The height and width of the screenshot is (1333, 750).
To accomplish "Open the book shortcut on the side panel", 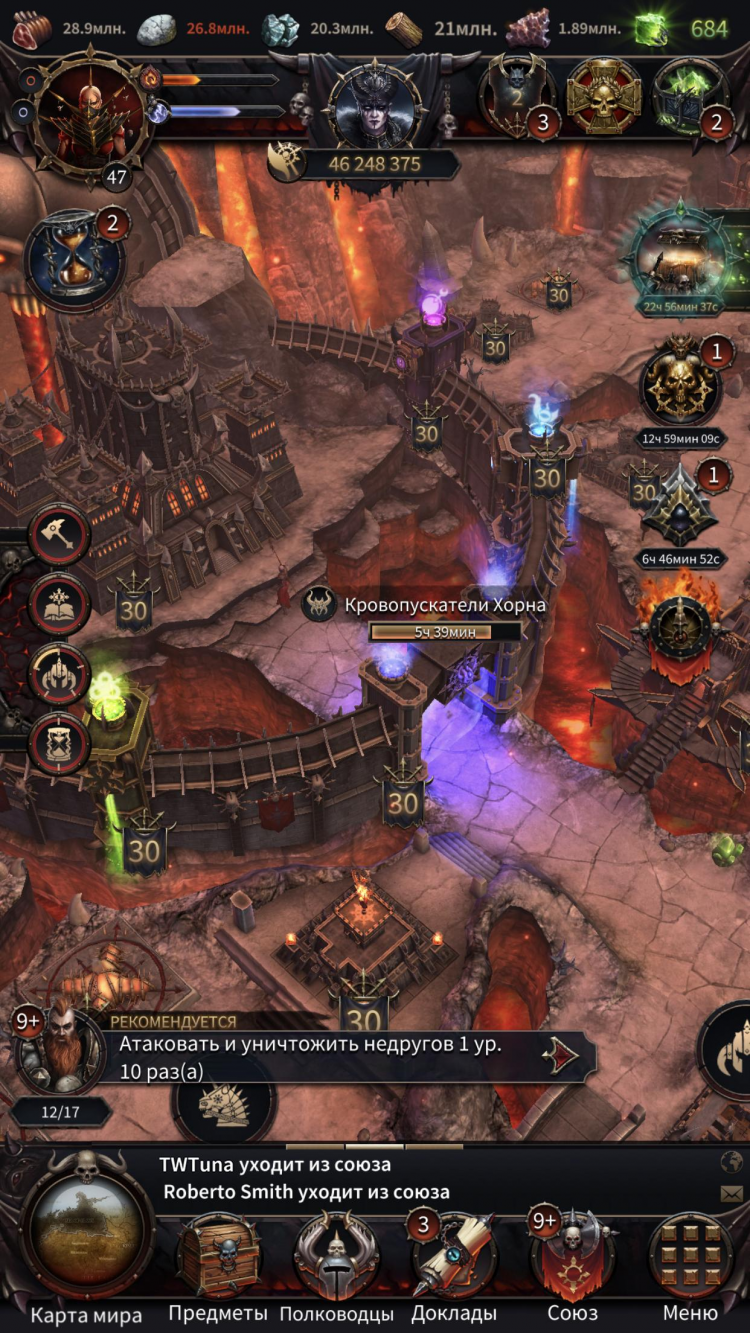I will (60, 605).
